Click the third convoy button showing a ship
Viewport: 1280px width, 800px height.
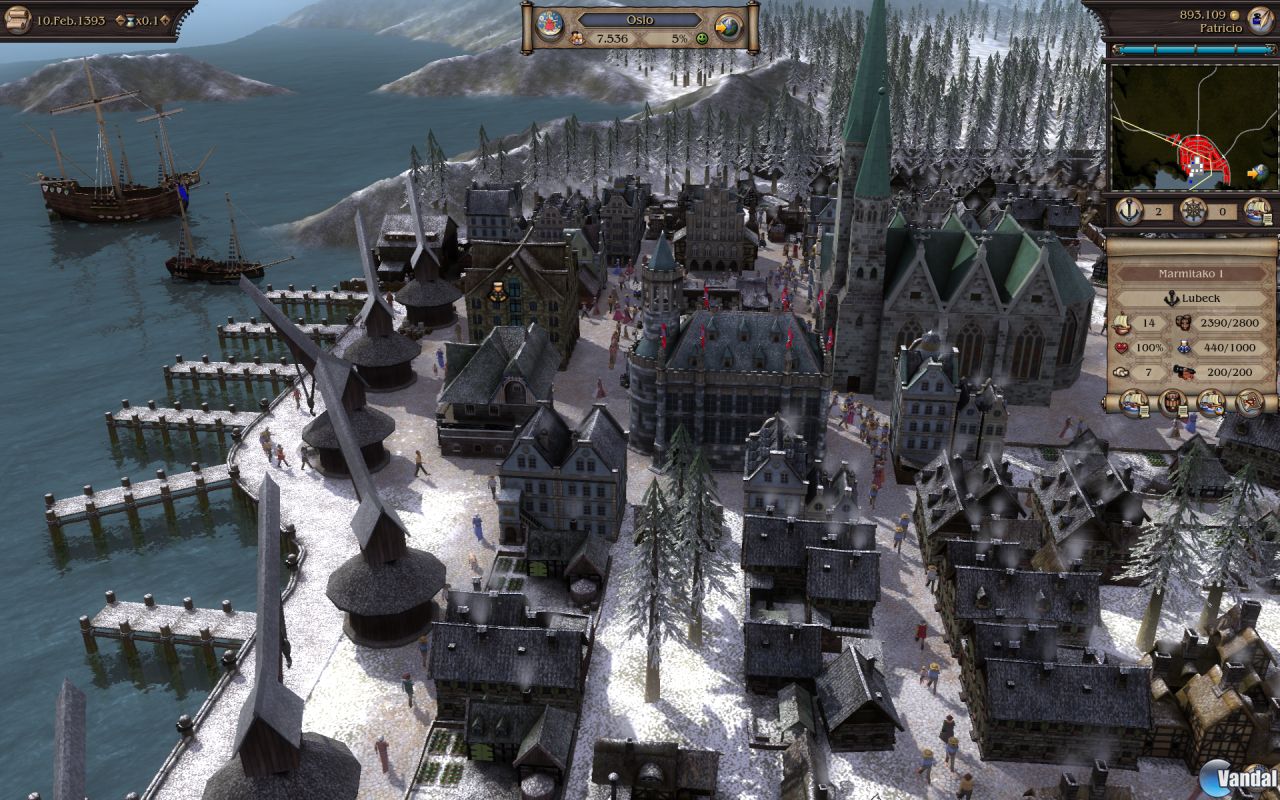[1211, 402]
